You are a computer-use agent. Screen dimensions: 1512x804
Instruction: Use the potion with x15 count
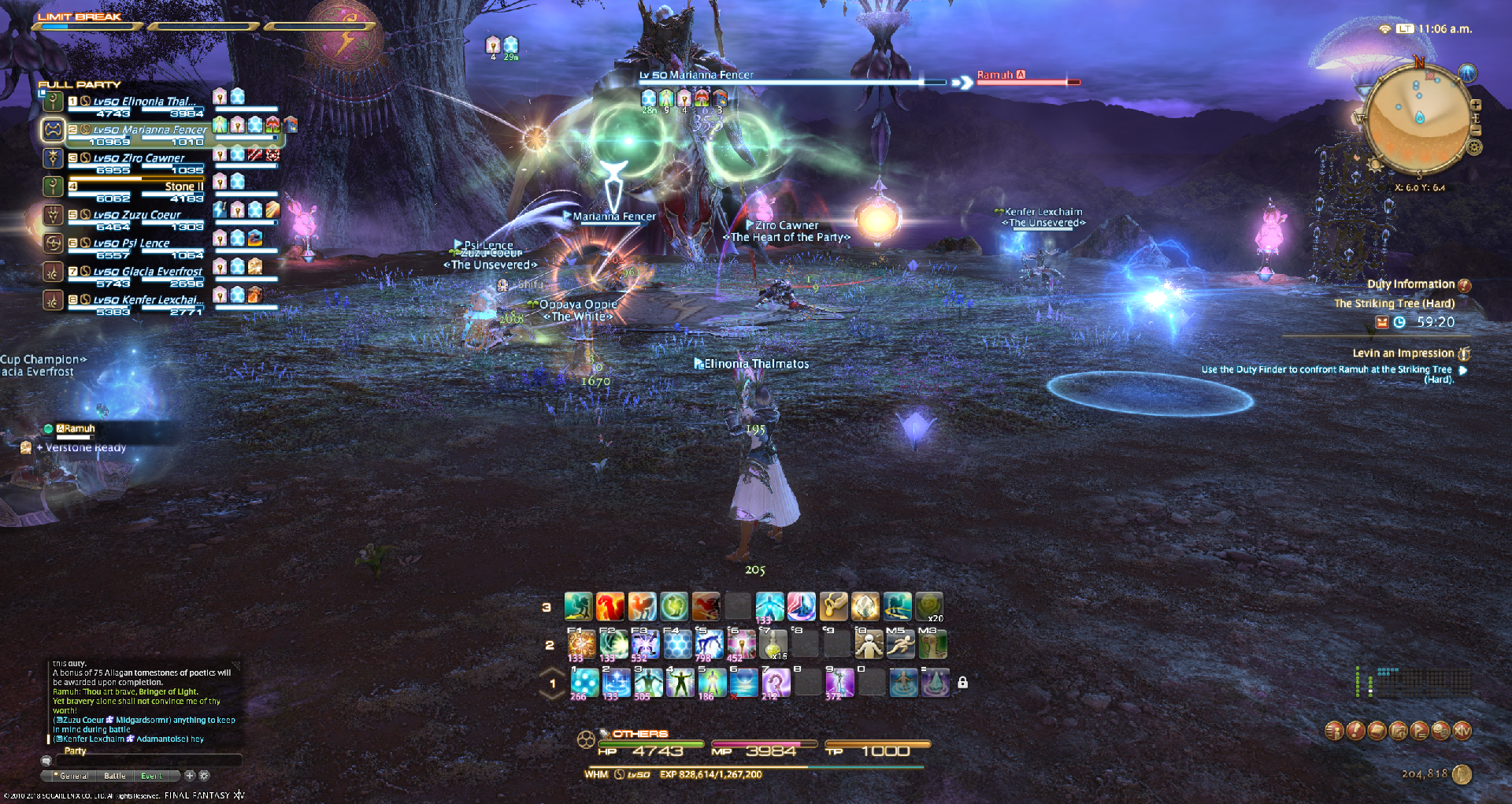pyautogui.click(x=774, y=645)
